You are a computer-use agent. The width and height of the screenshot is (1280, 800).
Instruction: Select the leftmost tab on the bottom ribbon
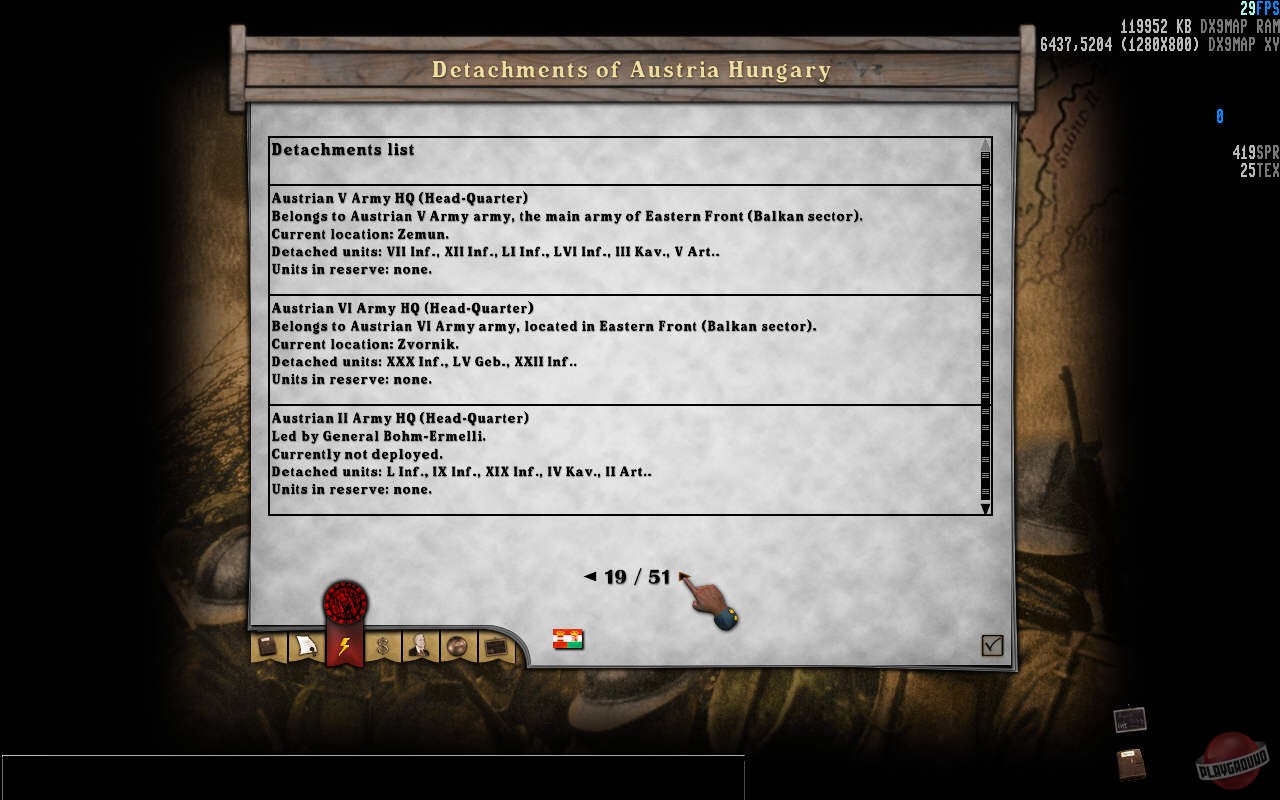(266, 645)
